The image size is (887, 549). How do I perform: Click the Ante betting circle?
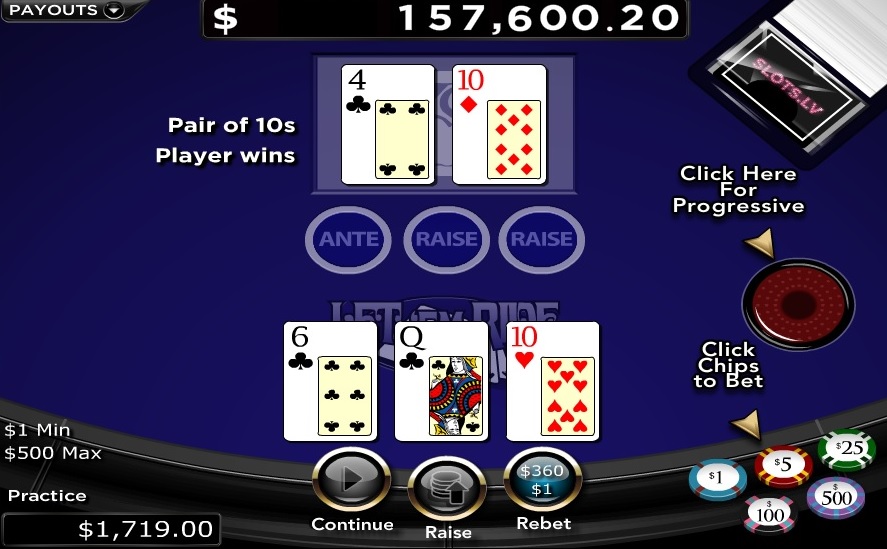tap(349, 239)
